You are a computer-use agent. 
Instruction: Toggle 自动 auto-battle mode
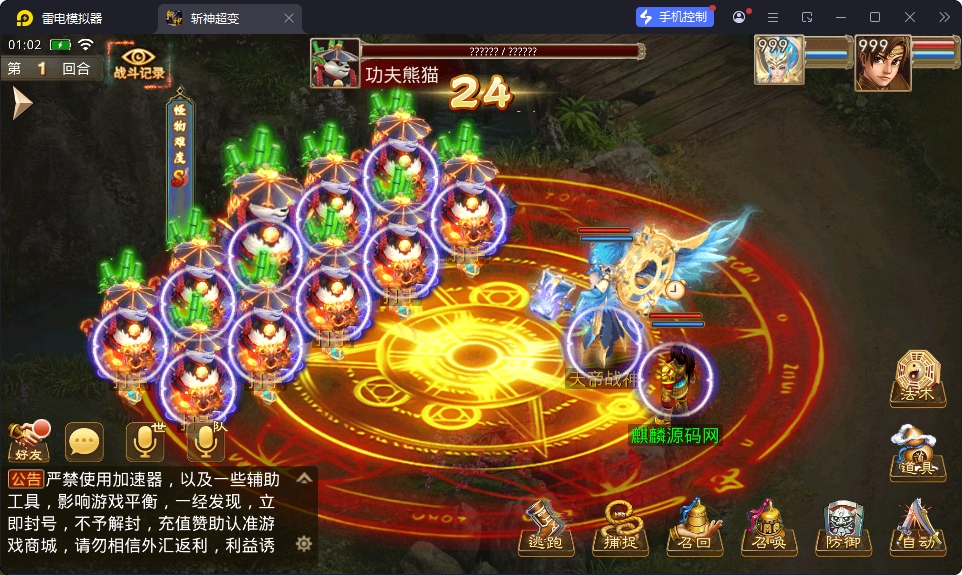point(916,527)
